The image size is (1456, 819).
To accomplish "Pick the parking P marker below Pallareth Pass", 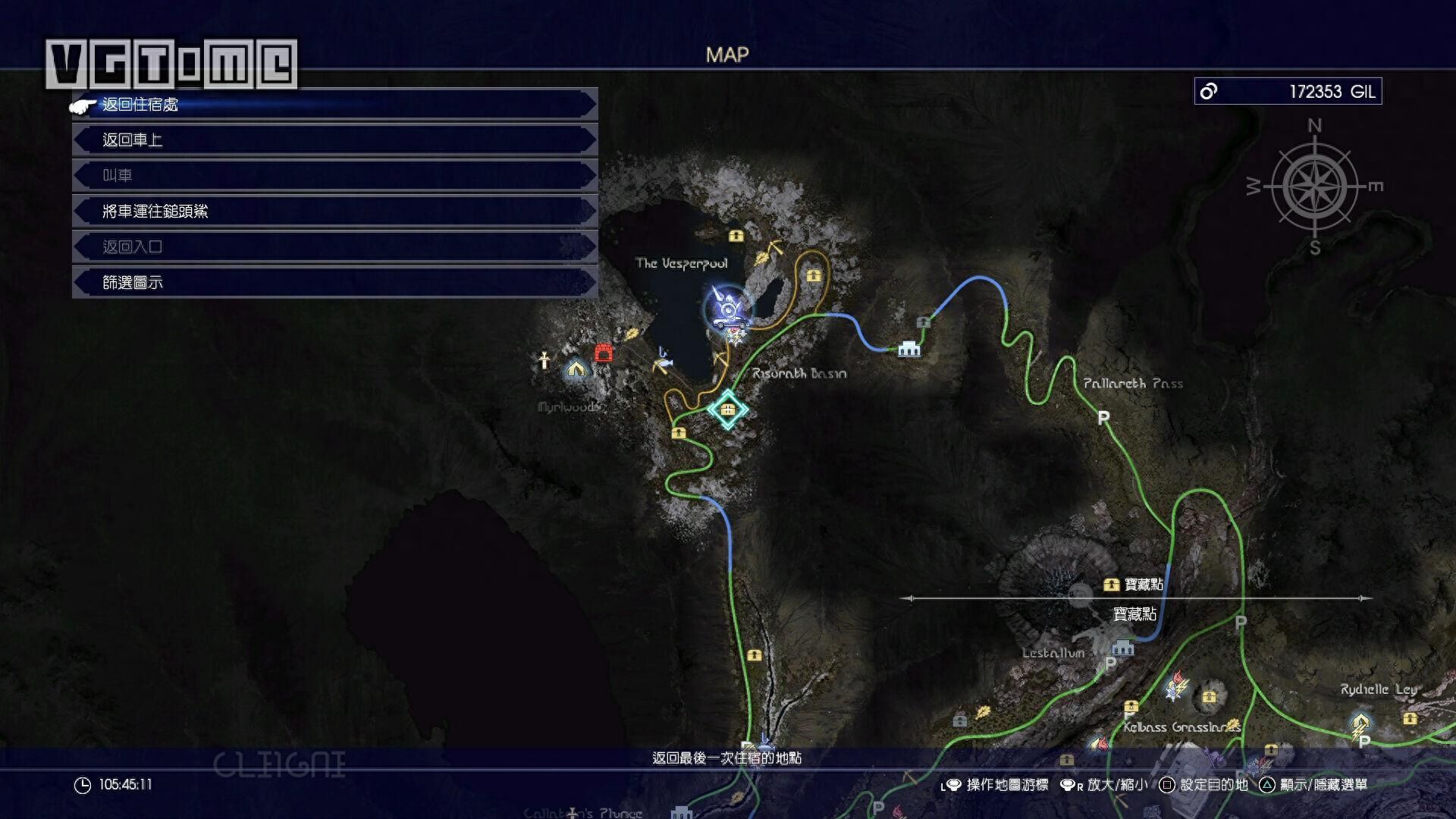I will (x=1103, y=417).
